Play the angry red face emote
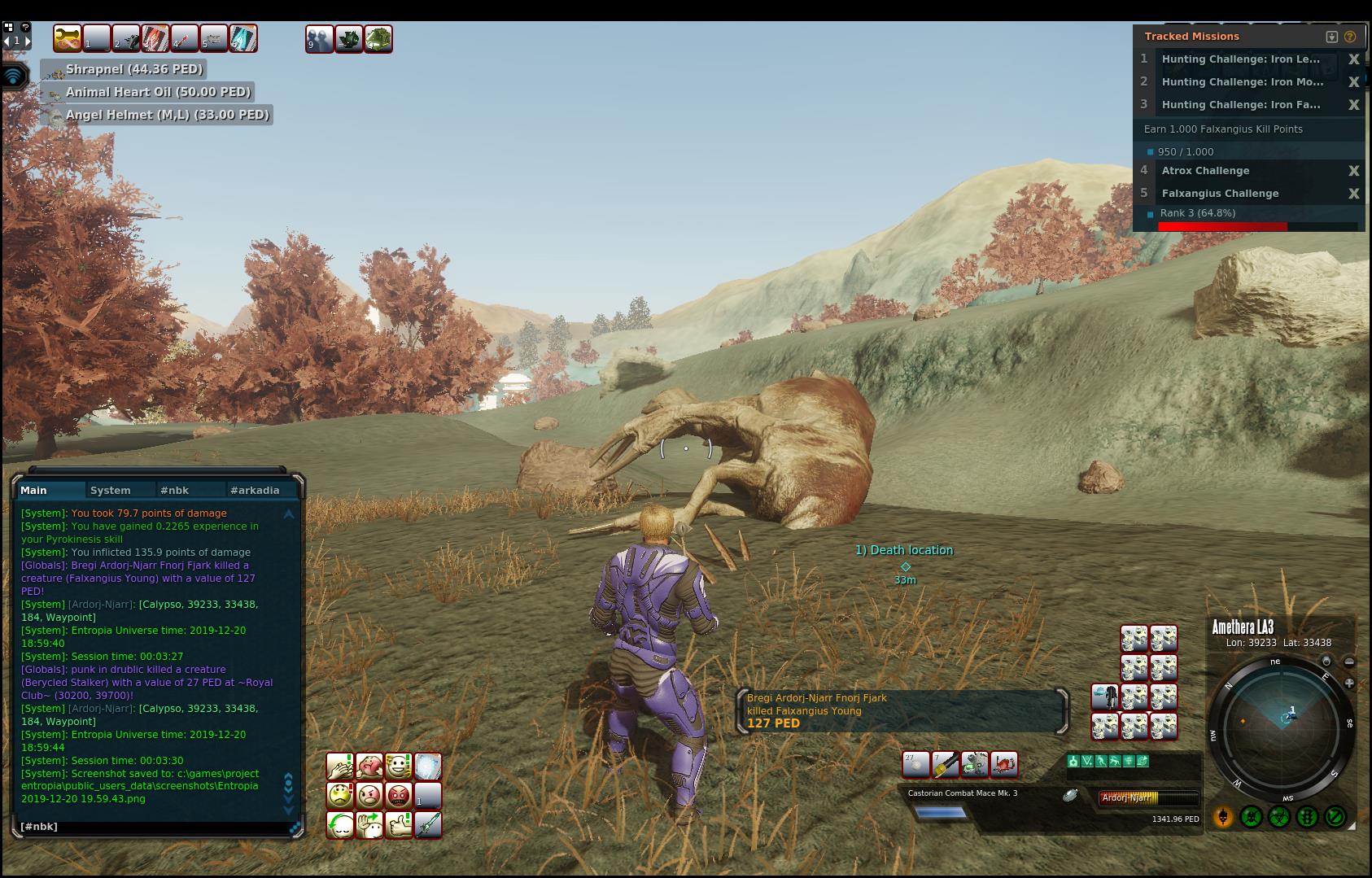 [x=399, y=795]
